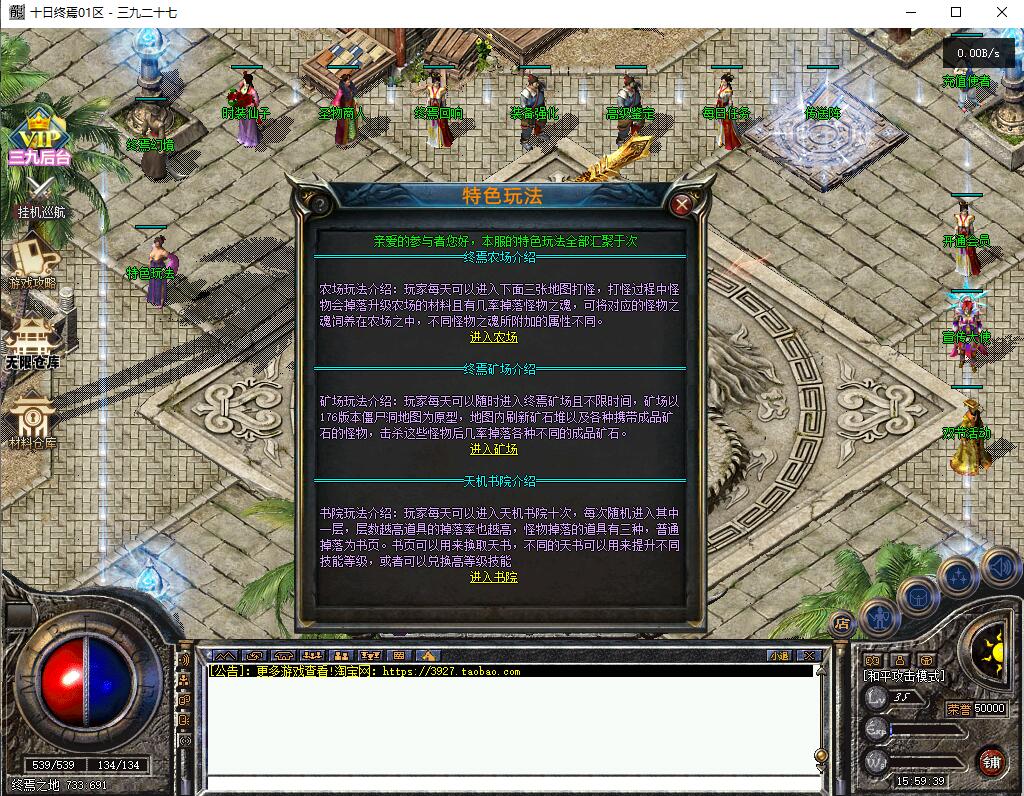Follow the 进入矿场 link
This screenshot has width=1024, height=796.
[x=494, y=450]
